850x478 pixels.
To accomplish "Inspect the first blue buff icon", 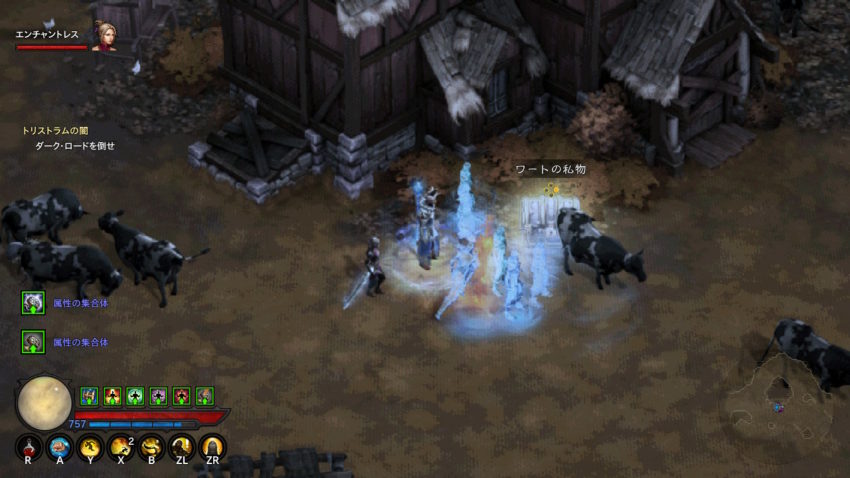I will [x=88, y=396].
